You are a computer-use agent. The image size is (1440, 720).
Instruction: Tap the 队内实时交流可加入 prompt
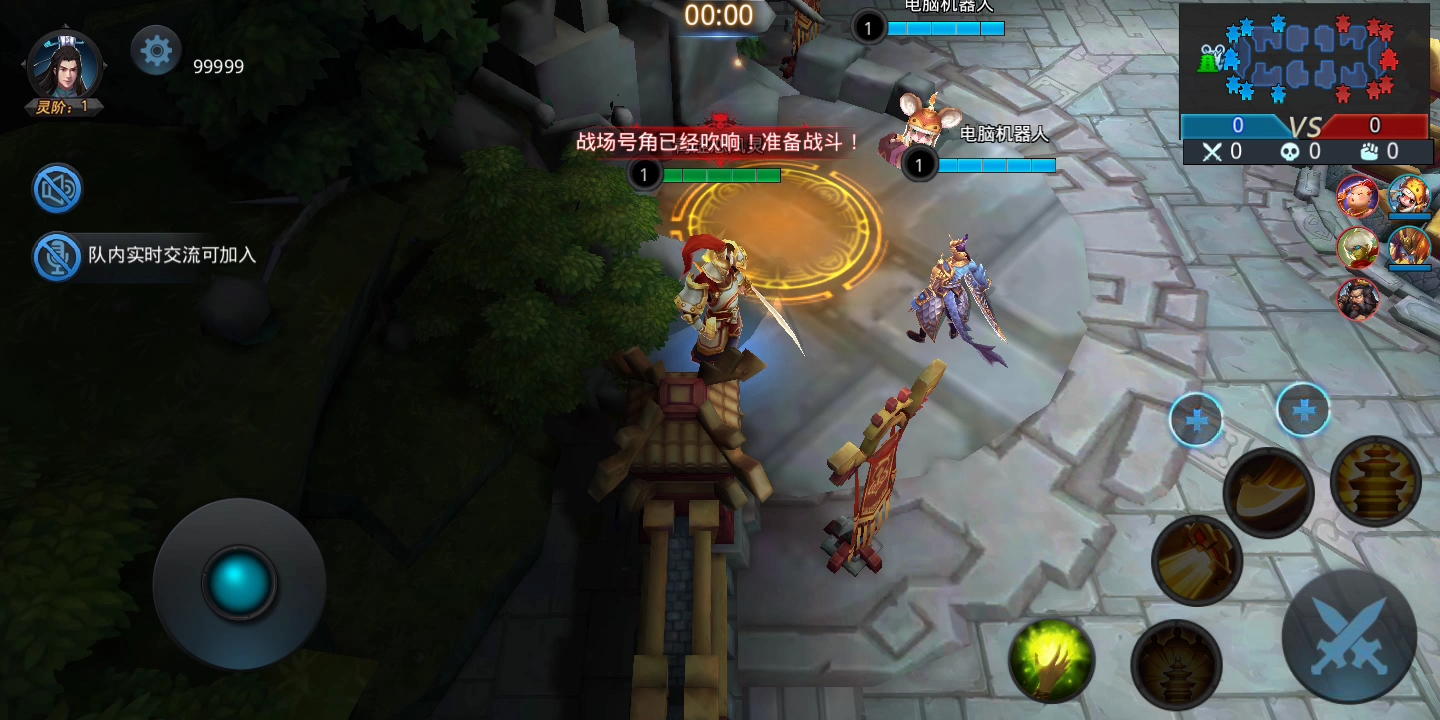point(170,255)
